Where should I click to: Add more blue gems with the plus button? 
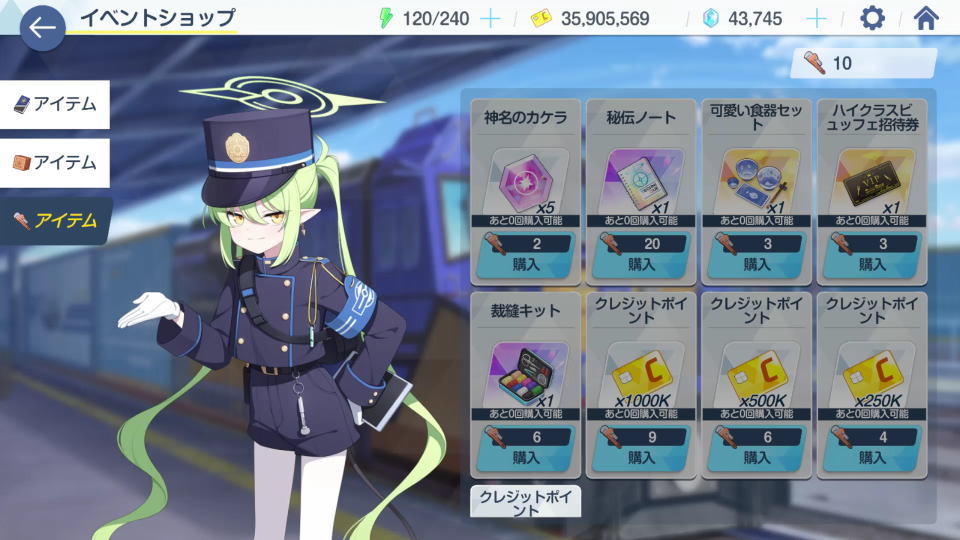(816, 18)
